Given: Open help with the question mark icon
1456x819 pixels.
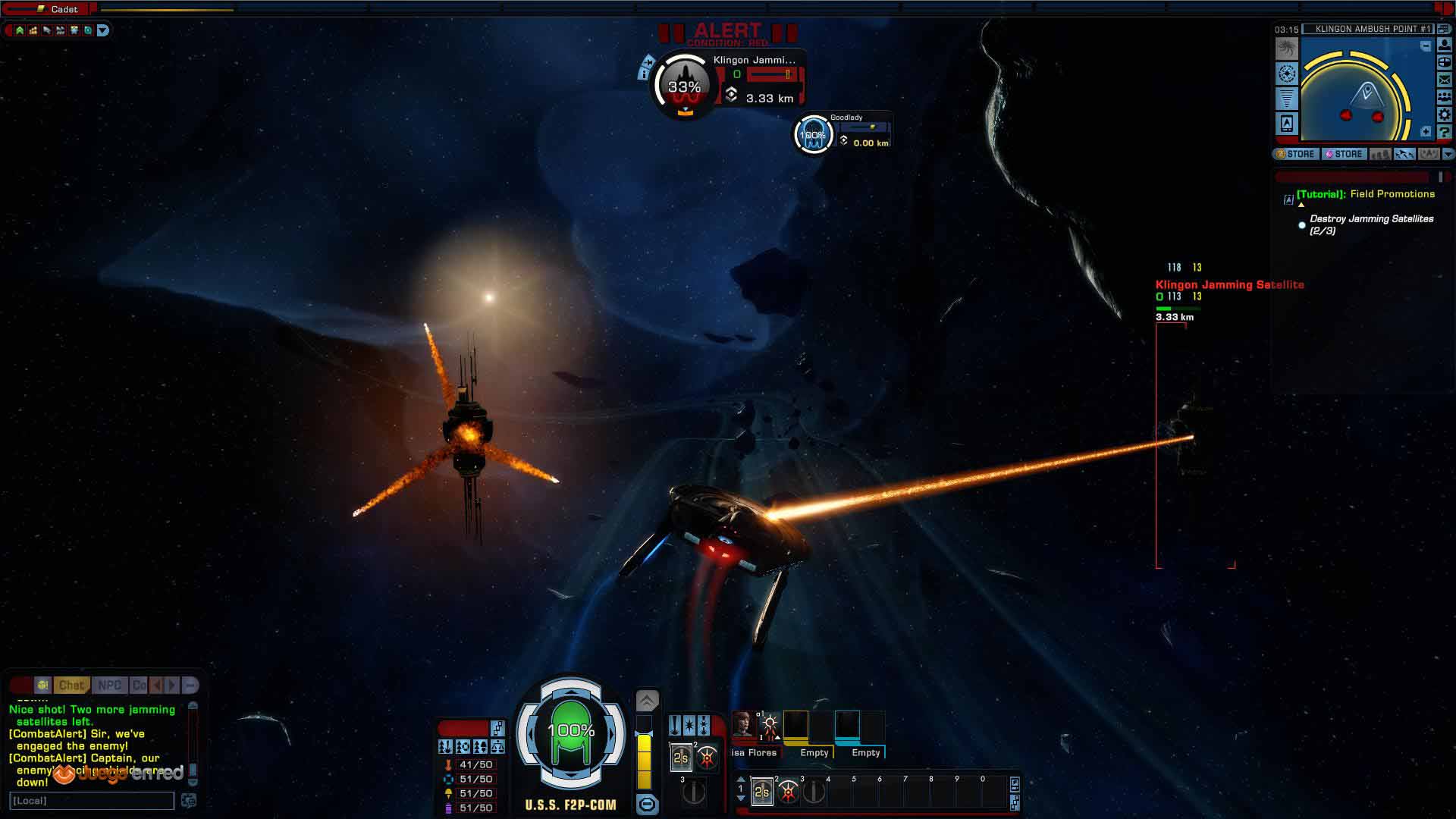Looking at the screenshot, I should point(1445,133).
